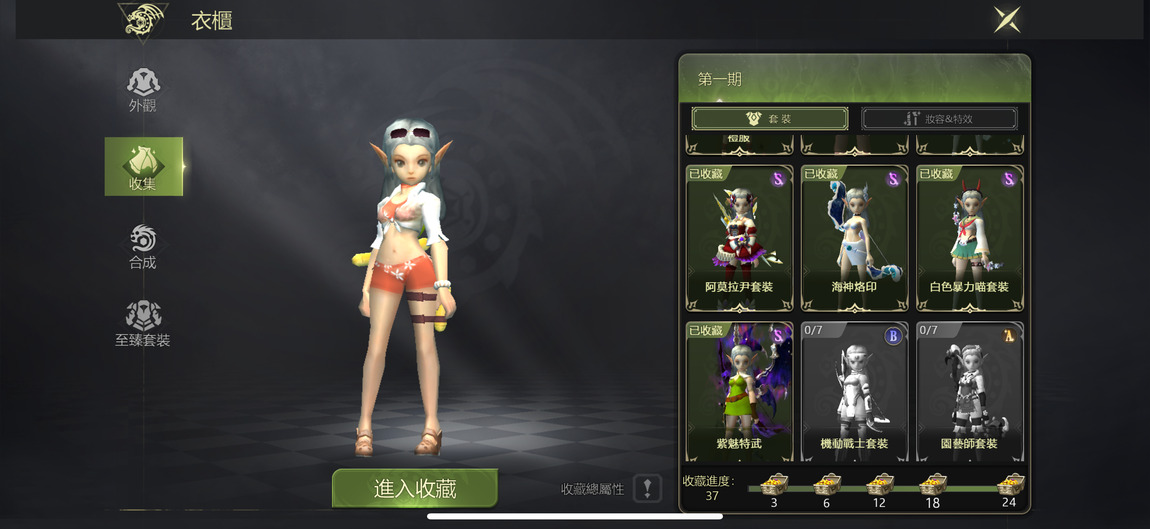Click the 進入收藏 button

(x=414, y=488)
